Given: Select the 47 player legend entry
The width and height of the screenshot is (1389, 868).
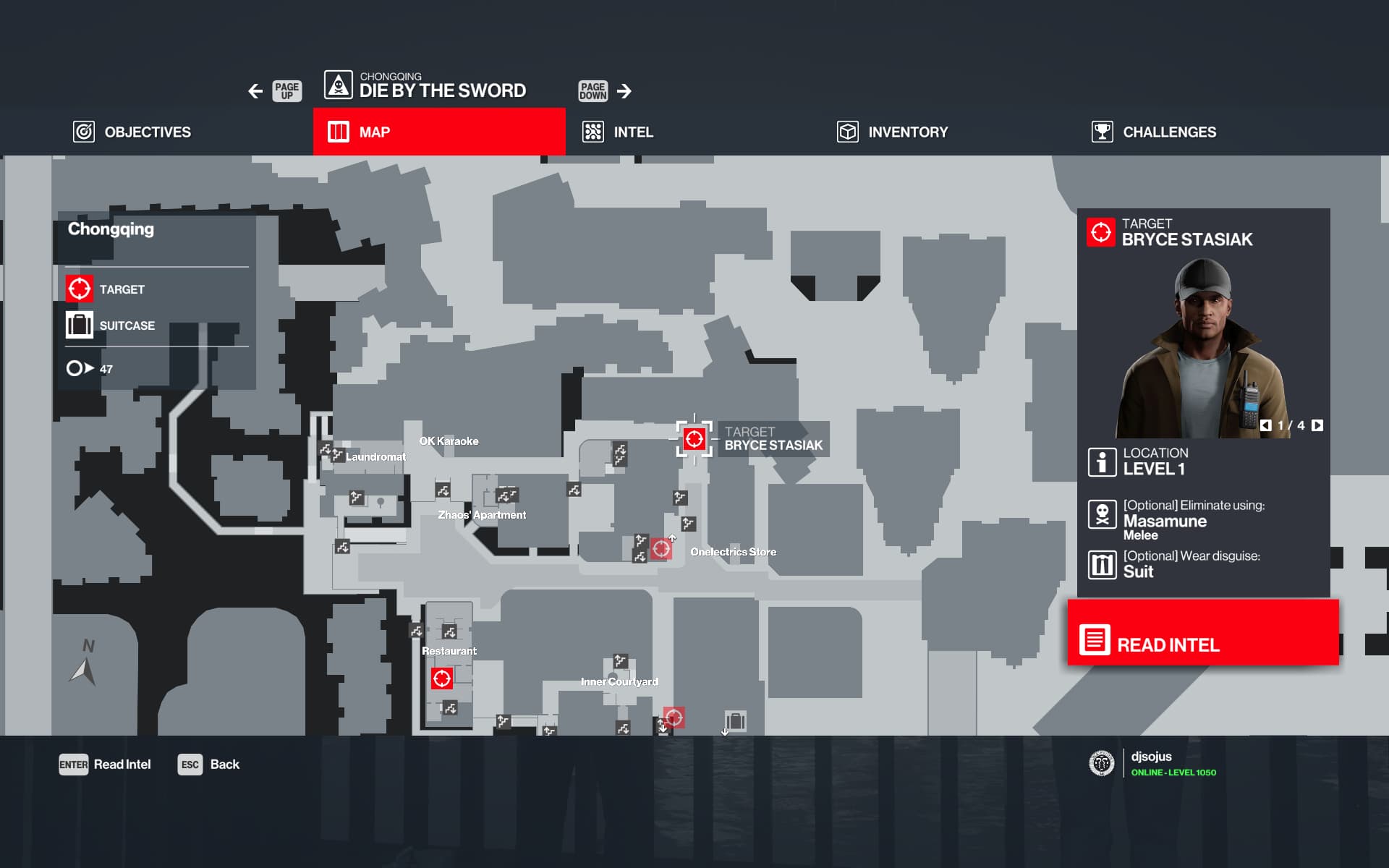Looking at the screenshot, I should (90, 369).
